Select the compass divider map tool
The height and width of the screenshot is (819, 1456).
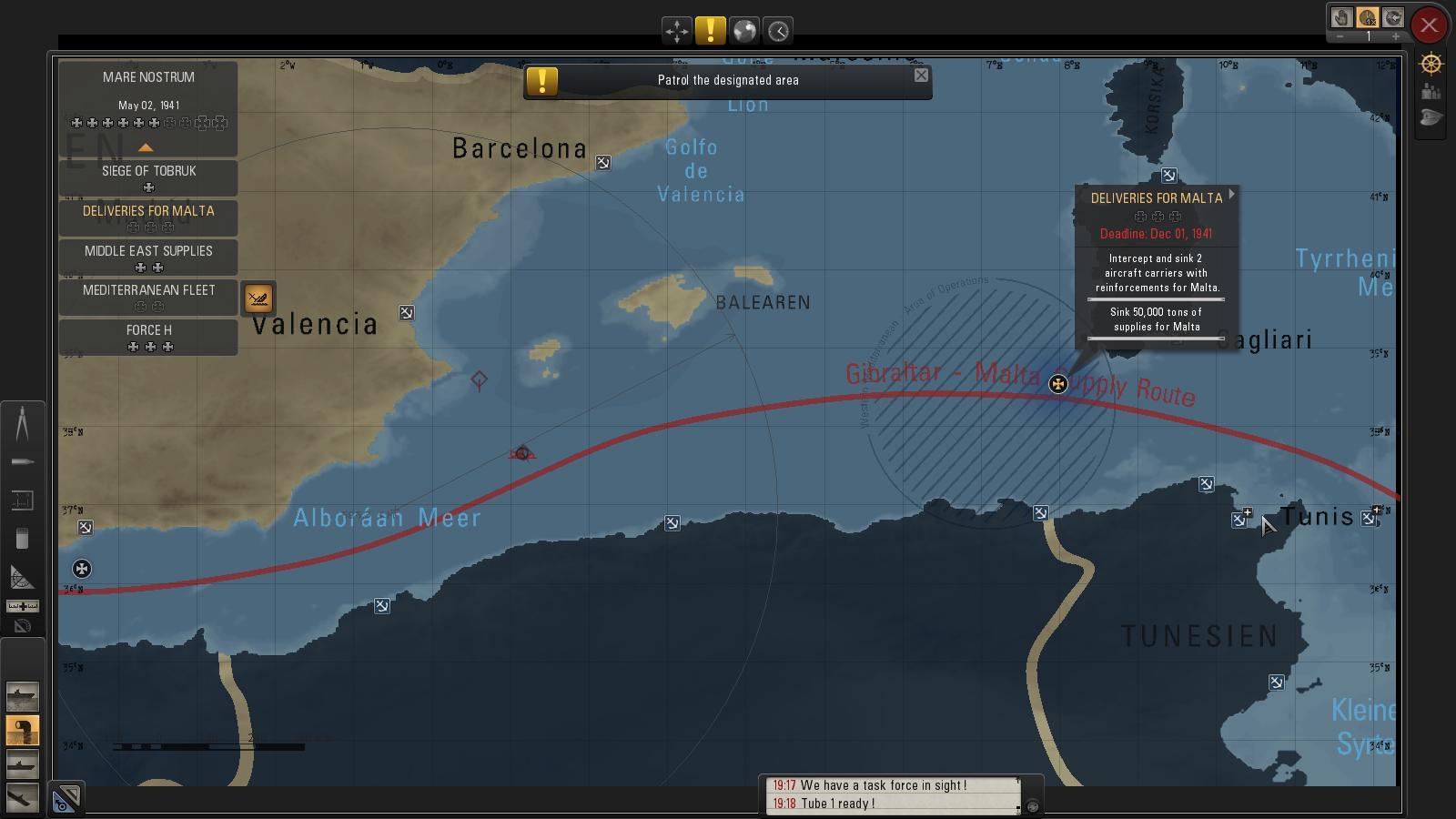[22, 423]
